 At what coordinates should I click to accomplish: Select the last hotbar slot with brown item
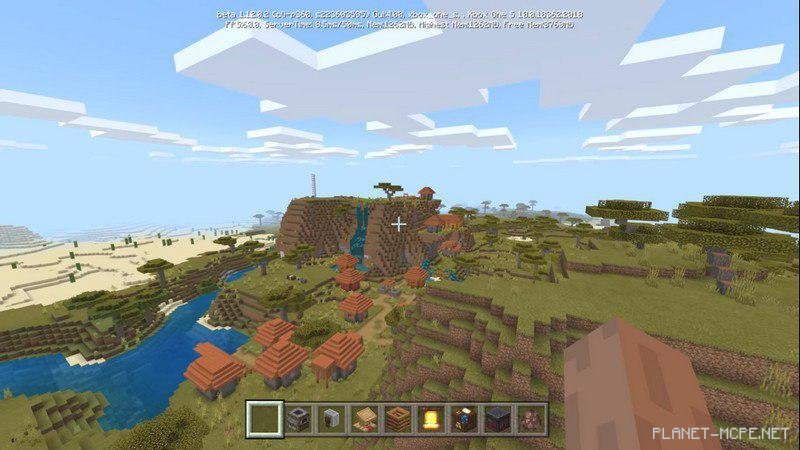[530, 417]
